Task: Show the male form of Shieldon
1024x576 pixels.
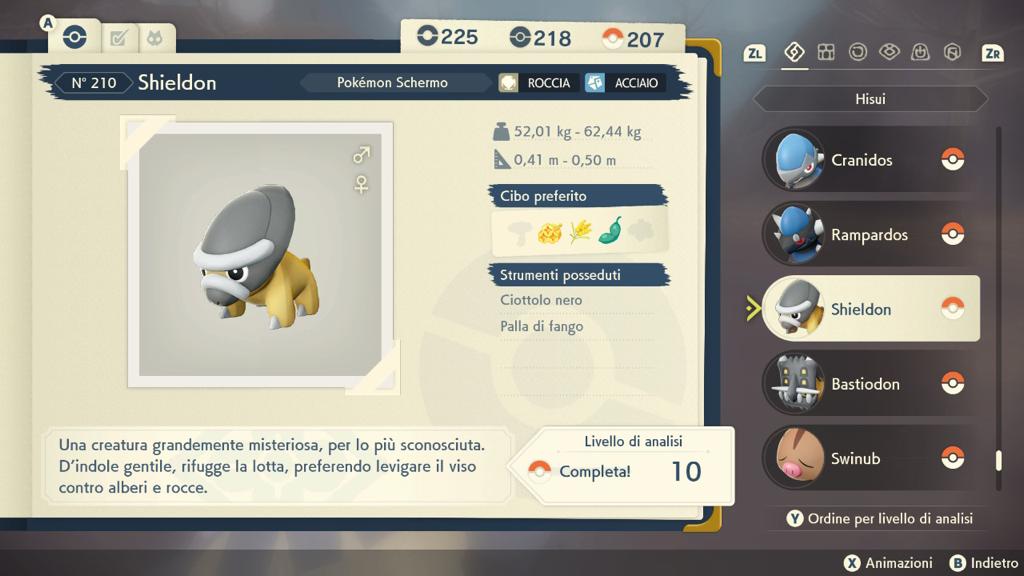Action: point(361,155)
